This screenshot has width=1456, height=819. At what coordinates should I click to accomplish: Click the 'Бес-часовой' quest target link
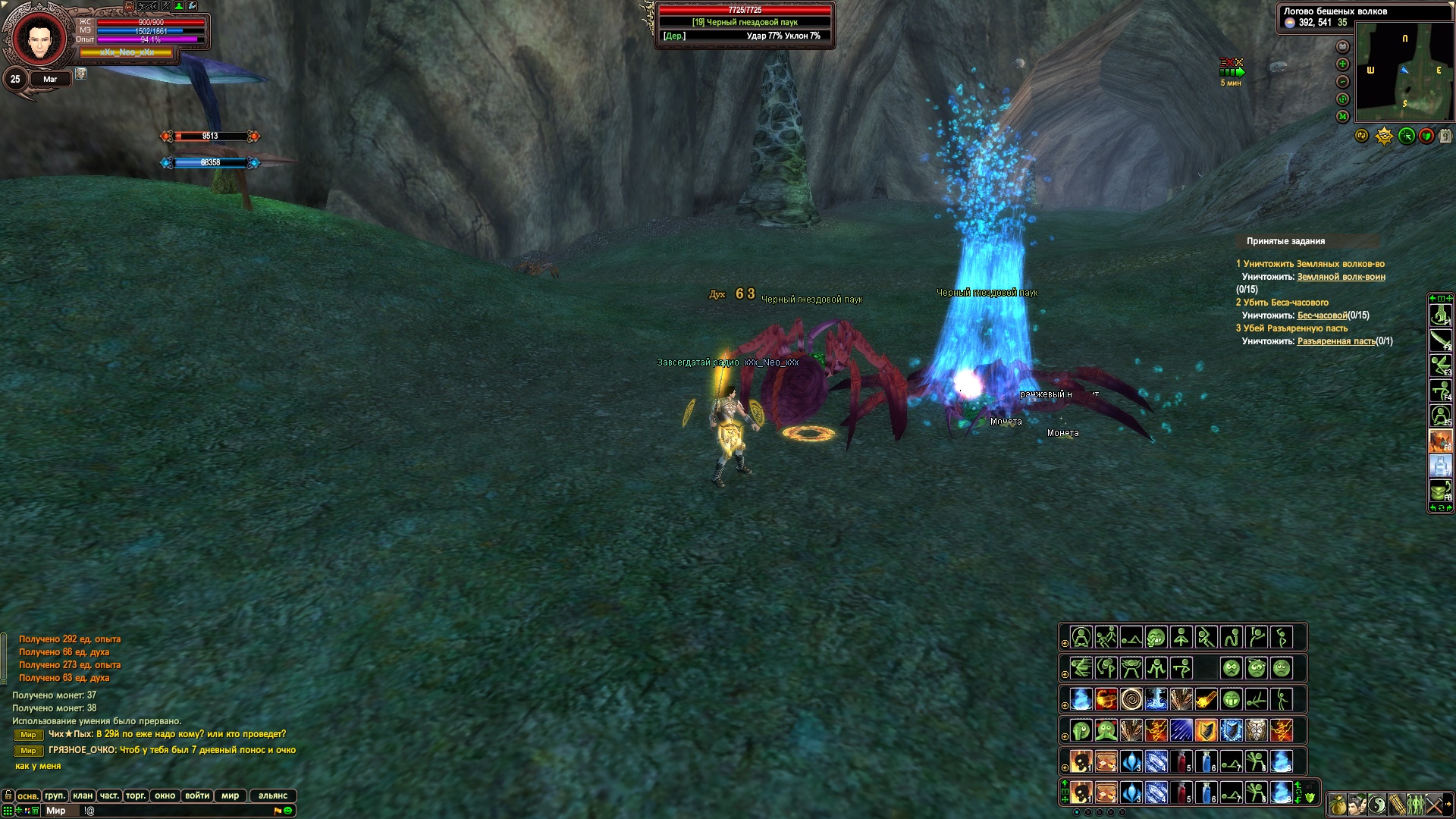(x=1322, y=315)
